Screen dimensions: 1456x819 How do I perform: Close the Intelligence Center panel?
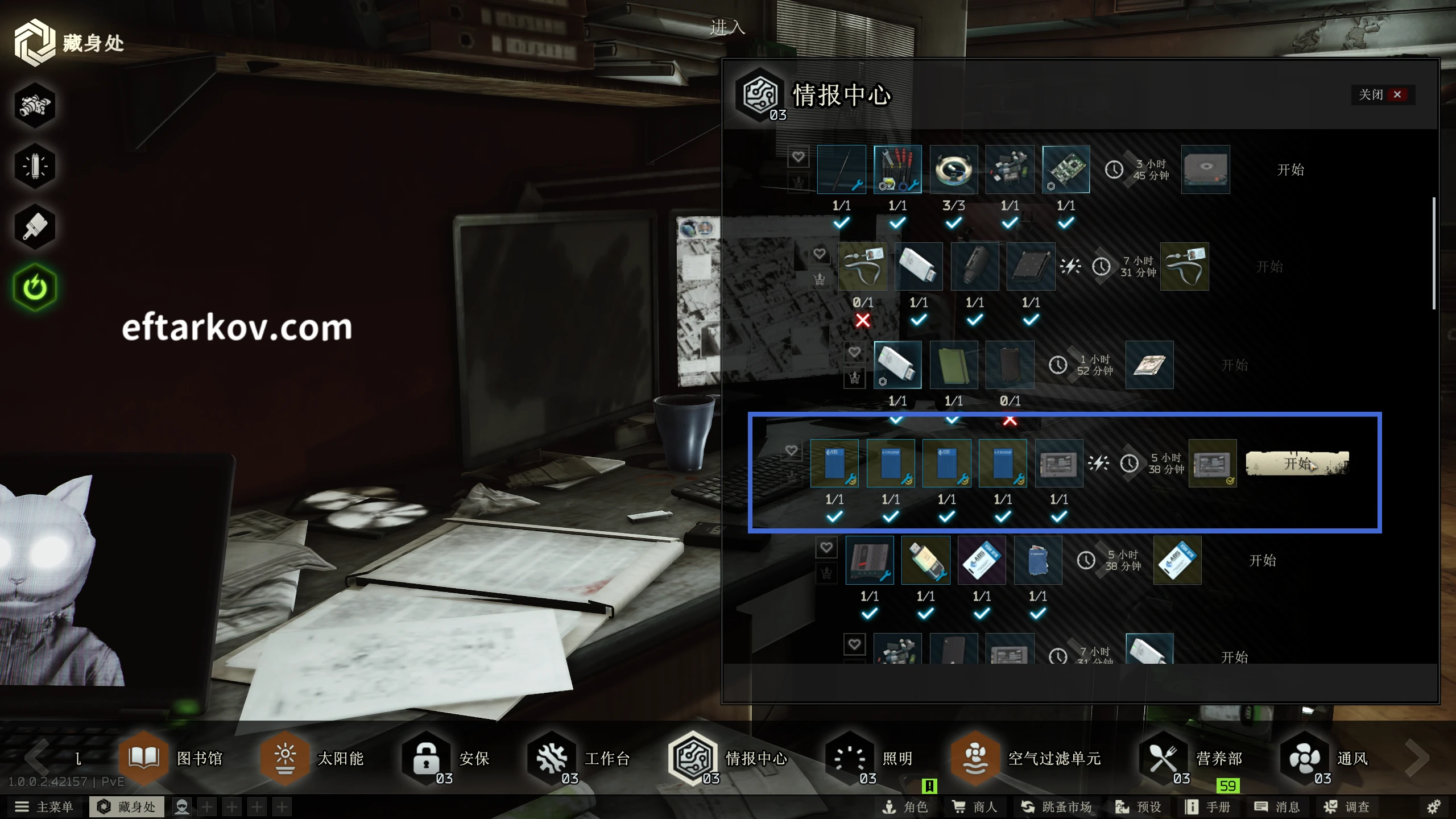tap(1382, 94)
